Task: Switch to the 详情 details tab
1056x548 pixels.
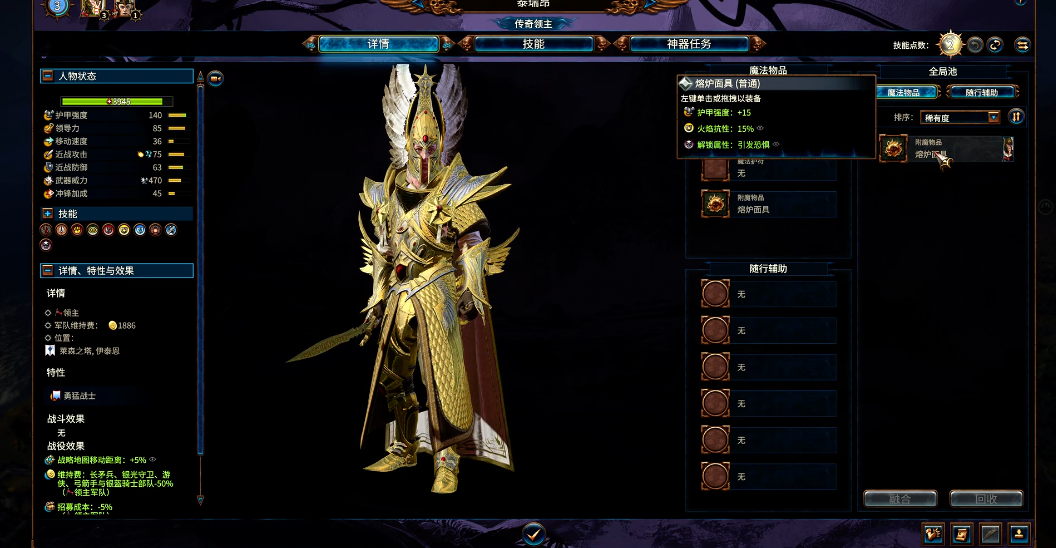Action: (x=378, y=44)
